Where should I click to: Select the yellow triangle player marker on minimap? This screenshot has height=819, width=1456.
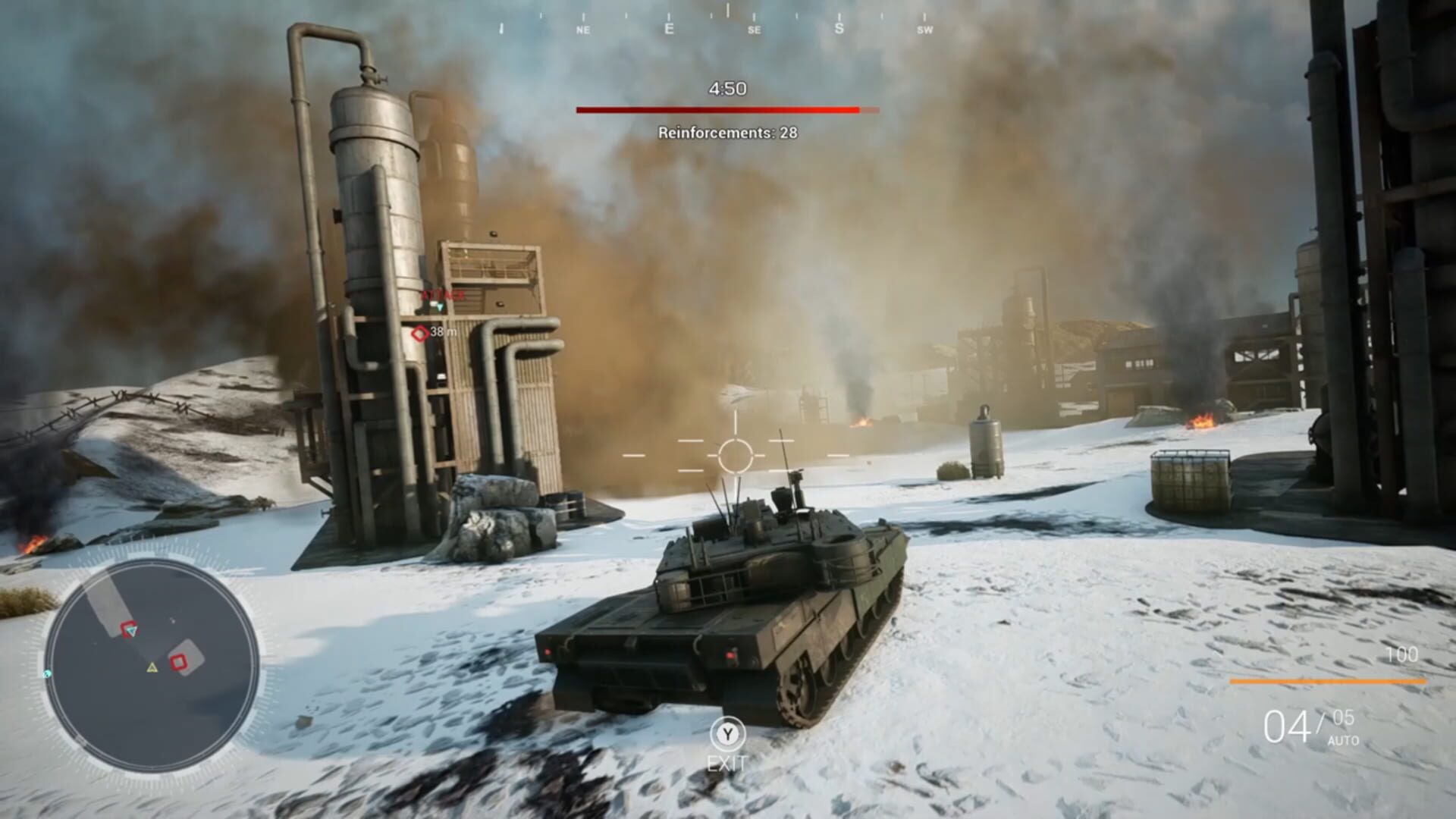[152, 668]
